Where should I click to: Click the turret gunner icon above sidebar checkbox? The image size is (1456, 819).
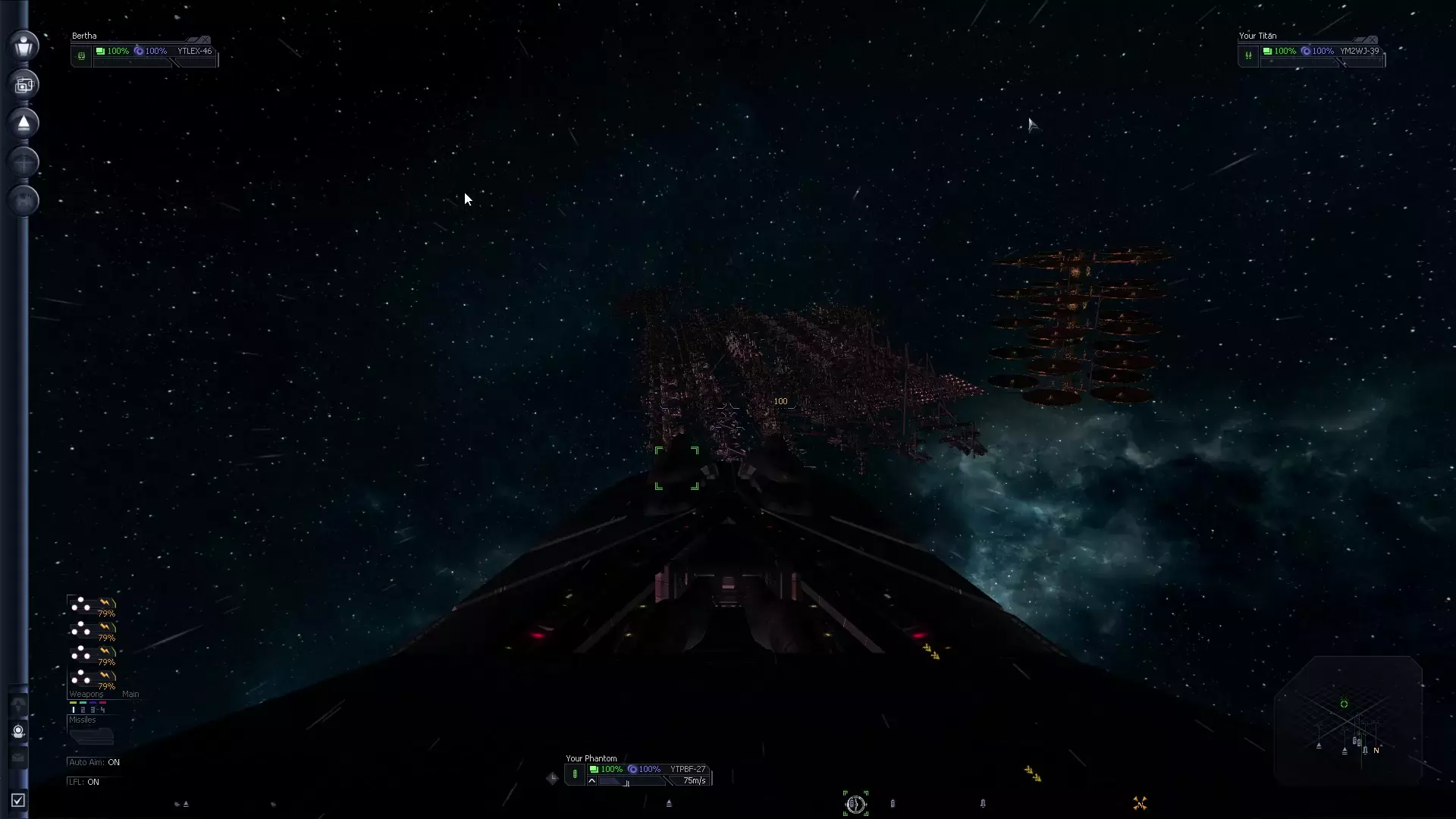coord(18,732)
